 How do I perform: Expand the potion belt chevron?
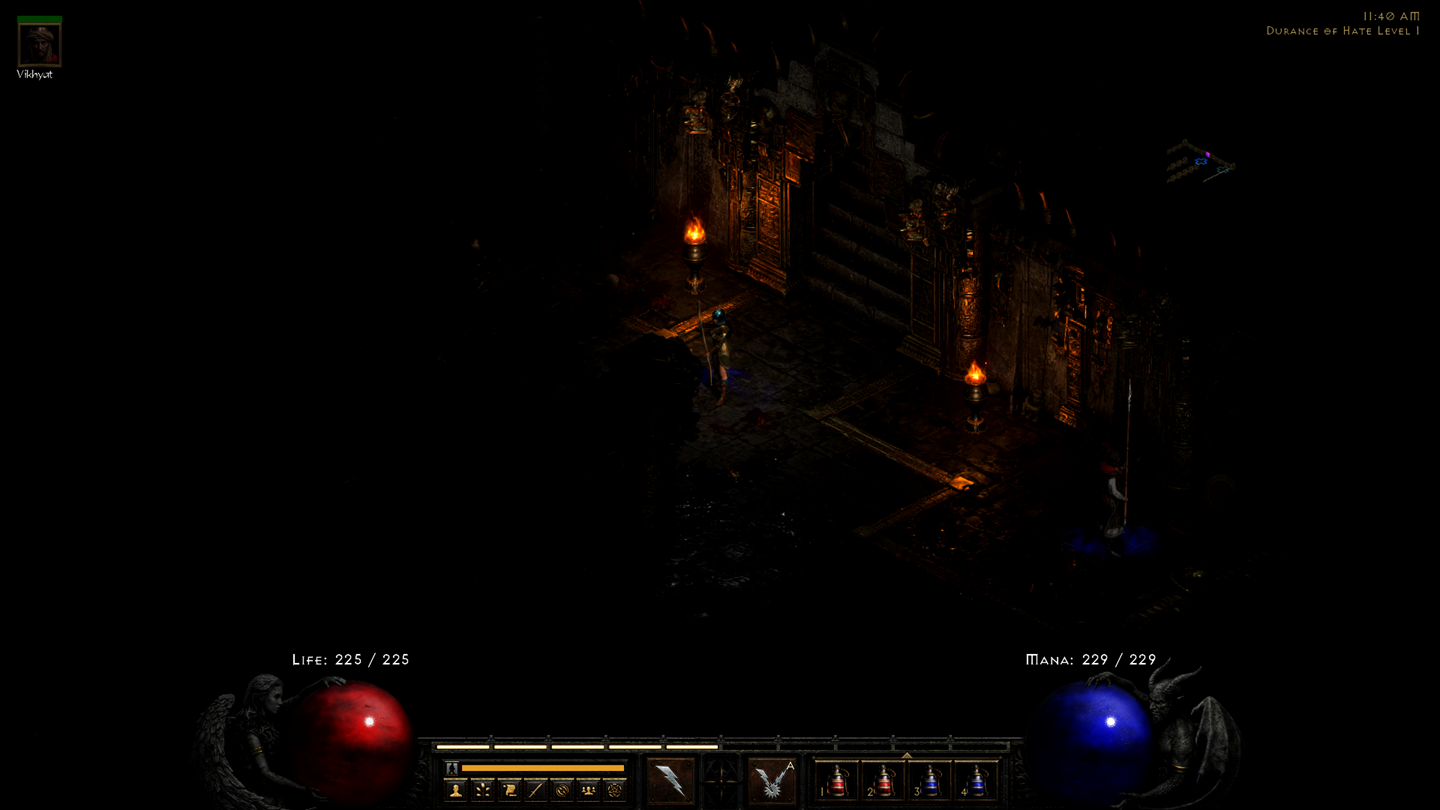(908, 754)
